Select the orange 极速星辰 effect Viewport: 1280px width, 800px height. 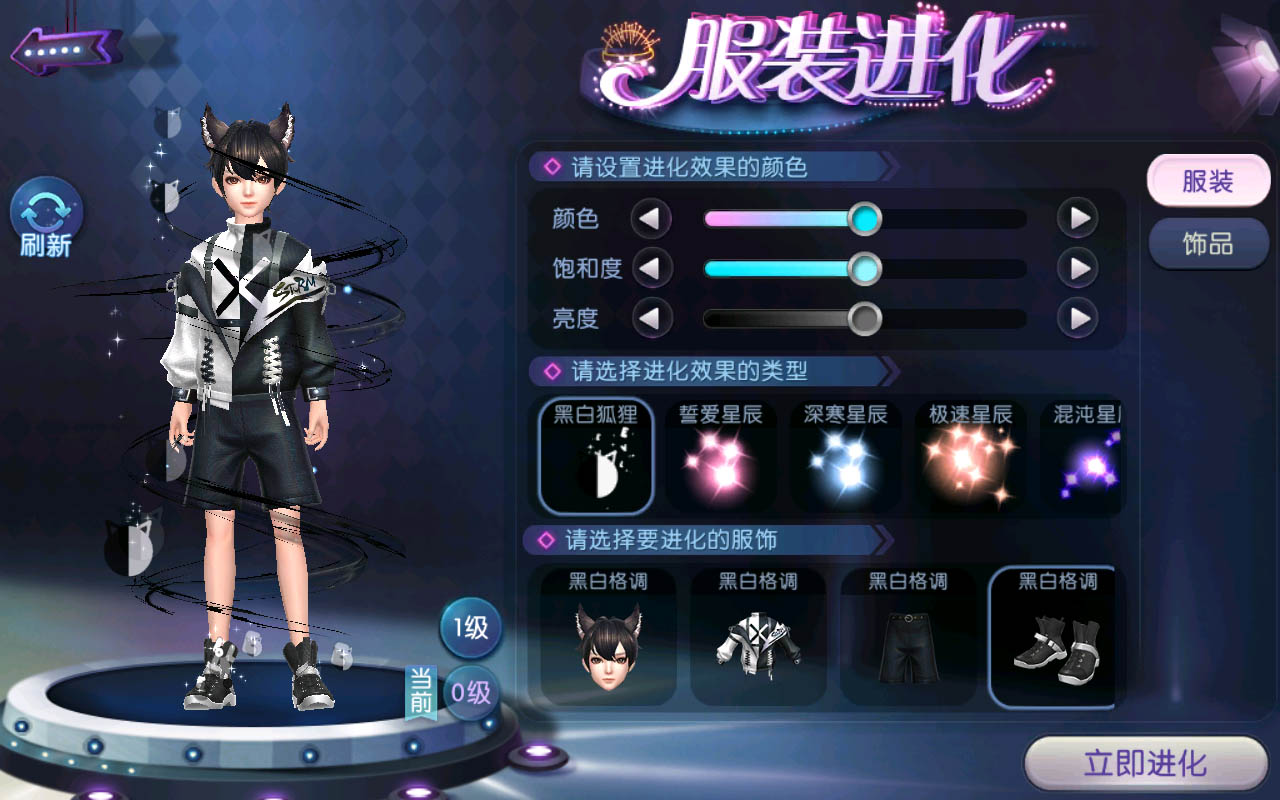pyautogui.click(x=970, y=456)
